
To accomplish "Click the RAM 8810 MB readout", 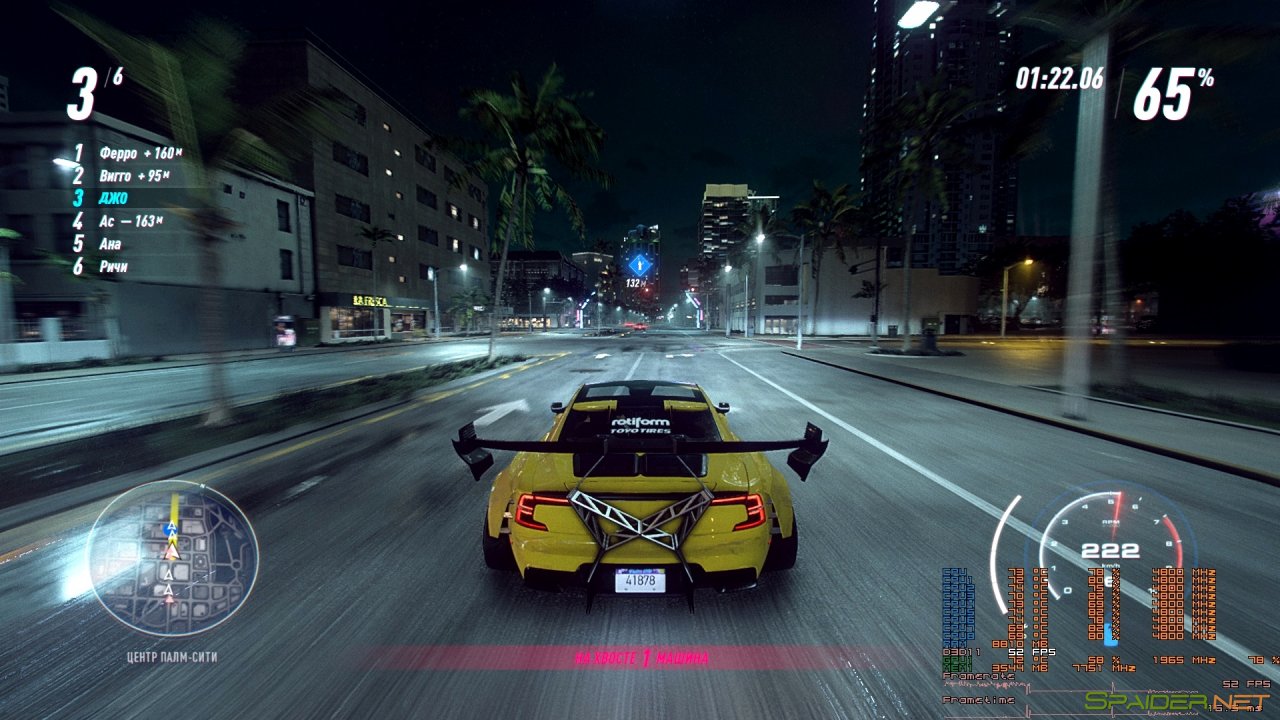I will click(x=998, y=642).
